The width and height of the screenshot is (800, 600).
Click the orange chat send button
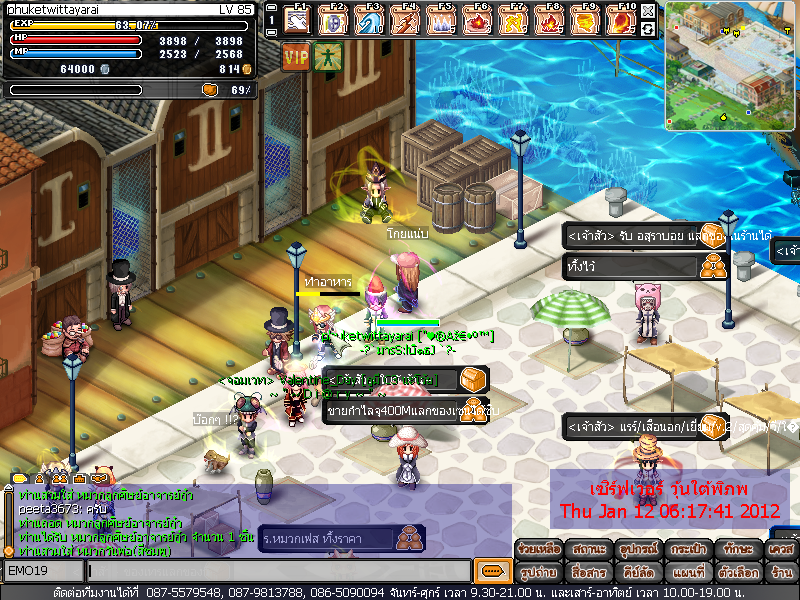coord(491,571)
